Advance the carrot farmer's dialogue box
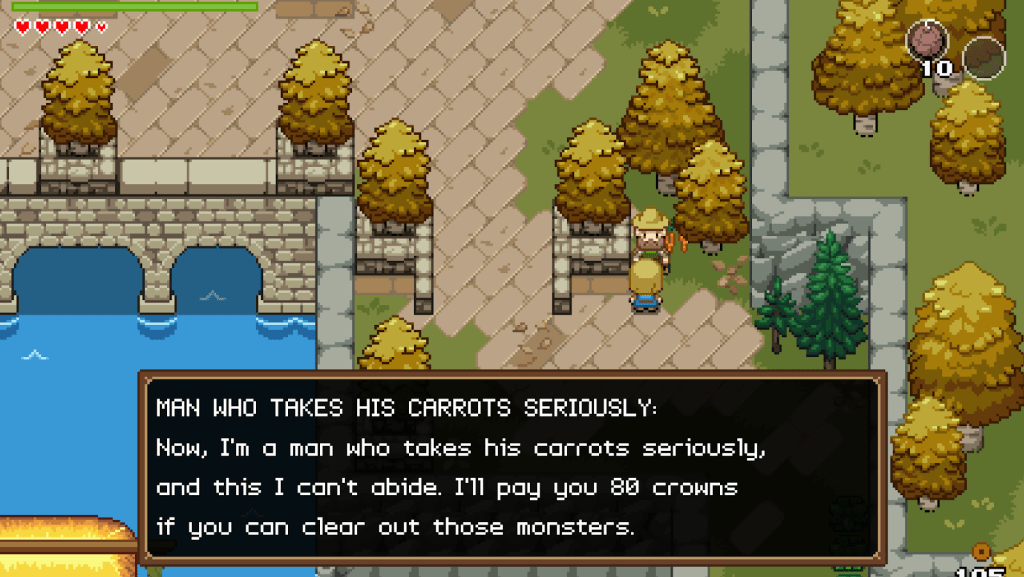 click(511, 468)
